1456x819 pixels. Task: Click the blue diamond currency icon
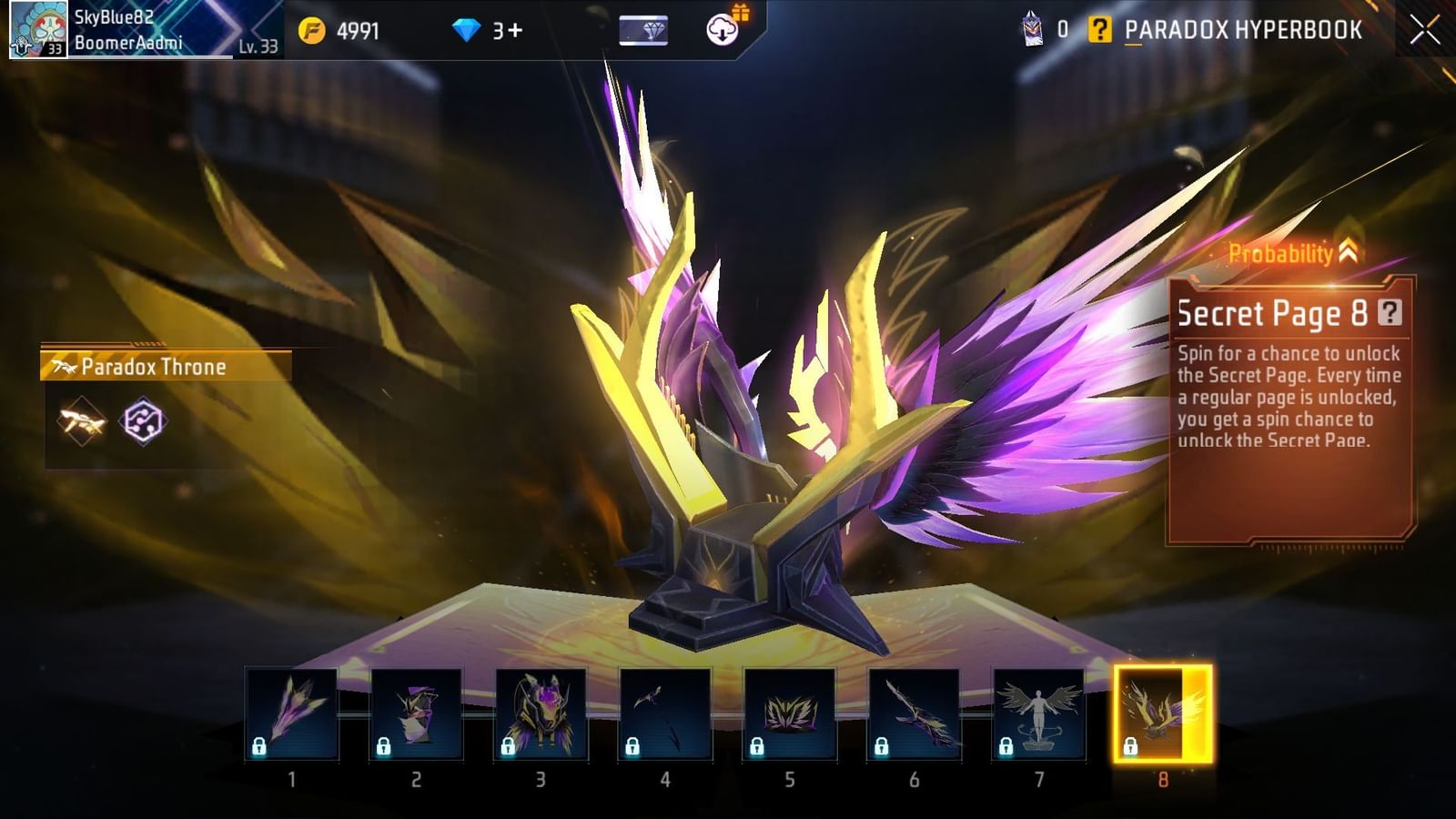coord(467,28)
